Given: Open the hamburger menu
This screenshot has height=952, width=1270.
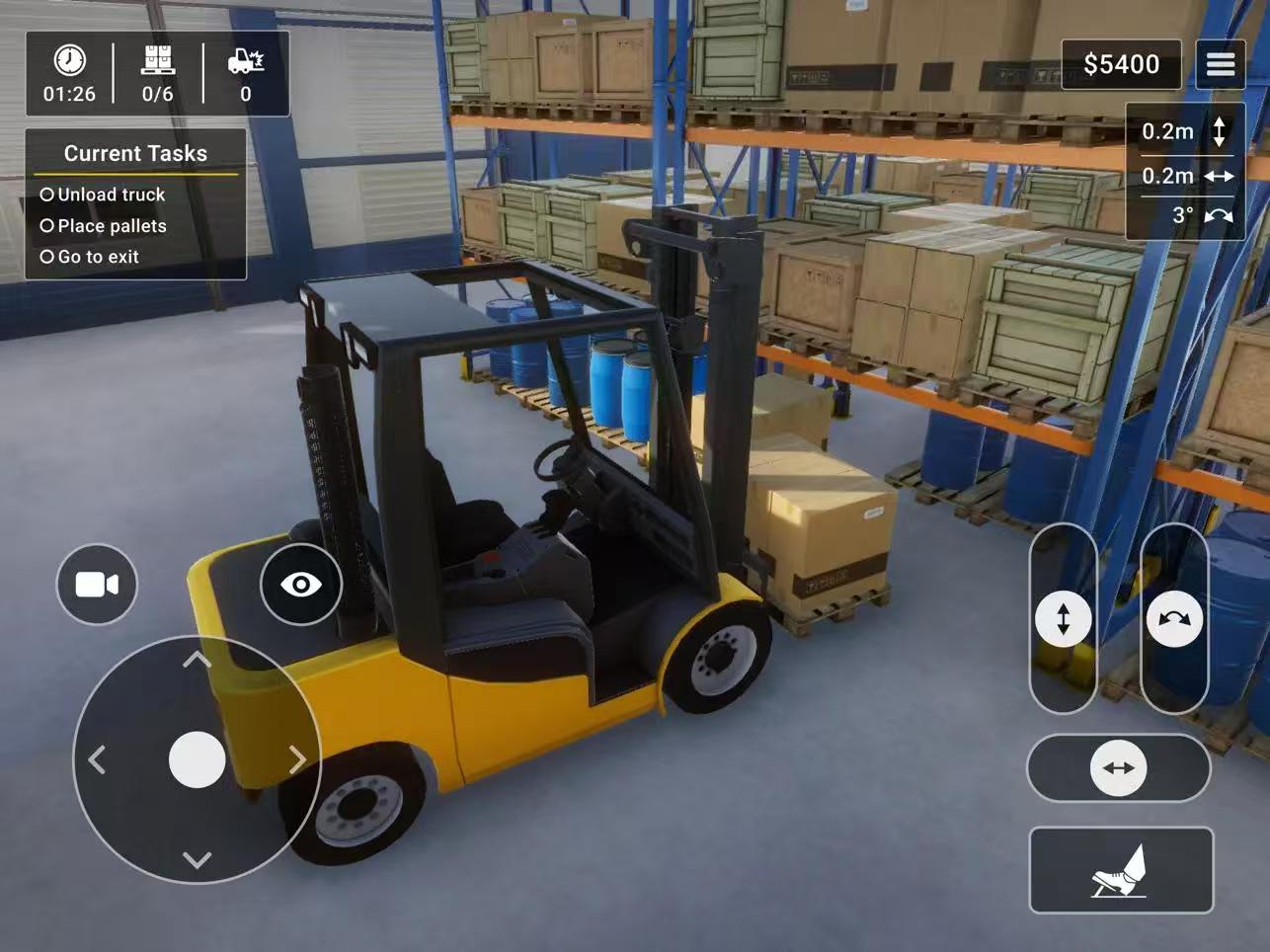Looking at the screenshot, I should pyautogui.click(x=1221, y=64).
